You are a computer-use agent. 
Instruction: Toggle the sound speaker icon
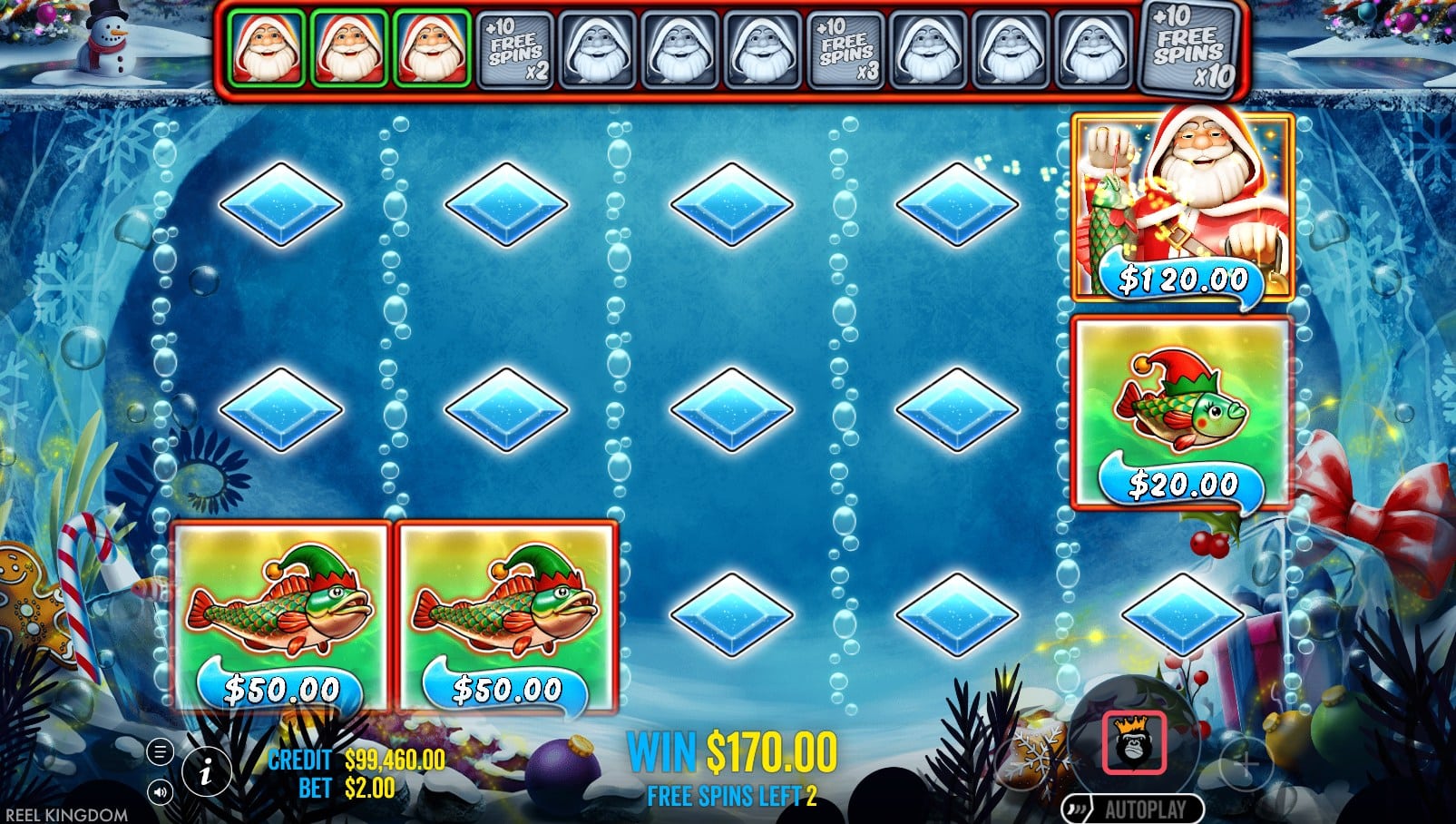(x=160, y=792)
